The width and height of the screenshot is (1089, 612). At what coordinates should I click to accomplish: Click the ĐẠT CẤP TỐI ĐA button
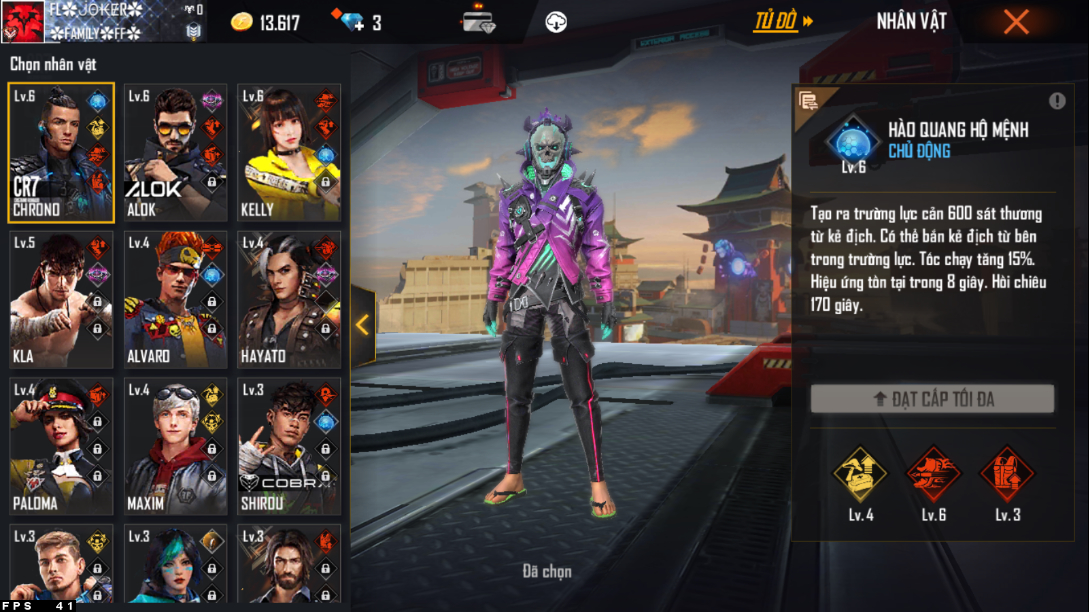(932, 399)
